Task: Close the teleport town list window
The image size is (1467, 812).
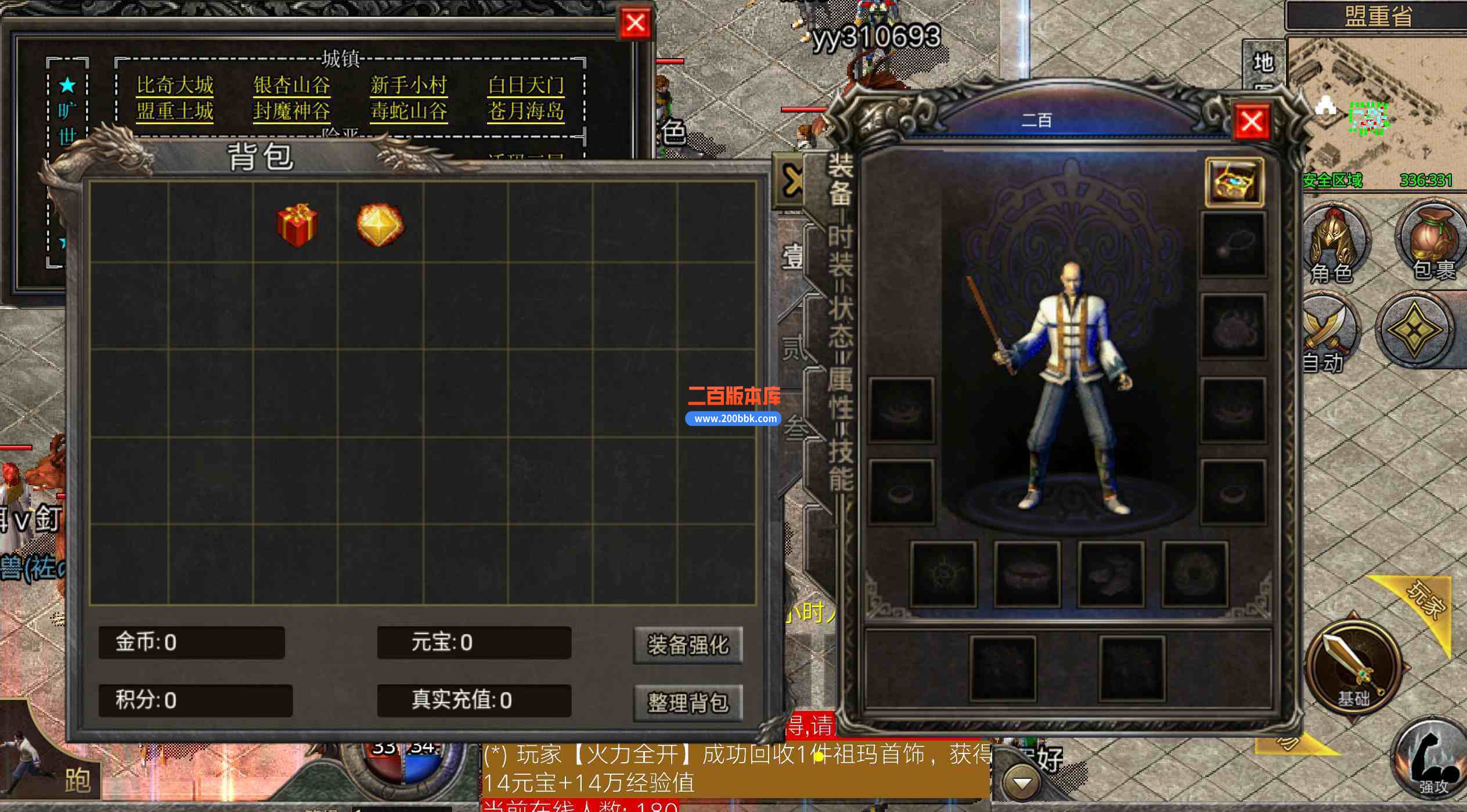Action: pos(635,24)
